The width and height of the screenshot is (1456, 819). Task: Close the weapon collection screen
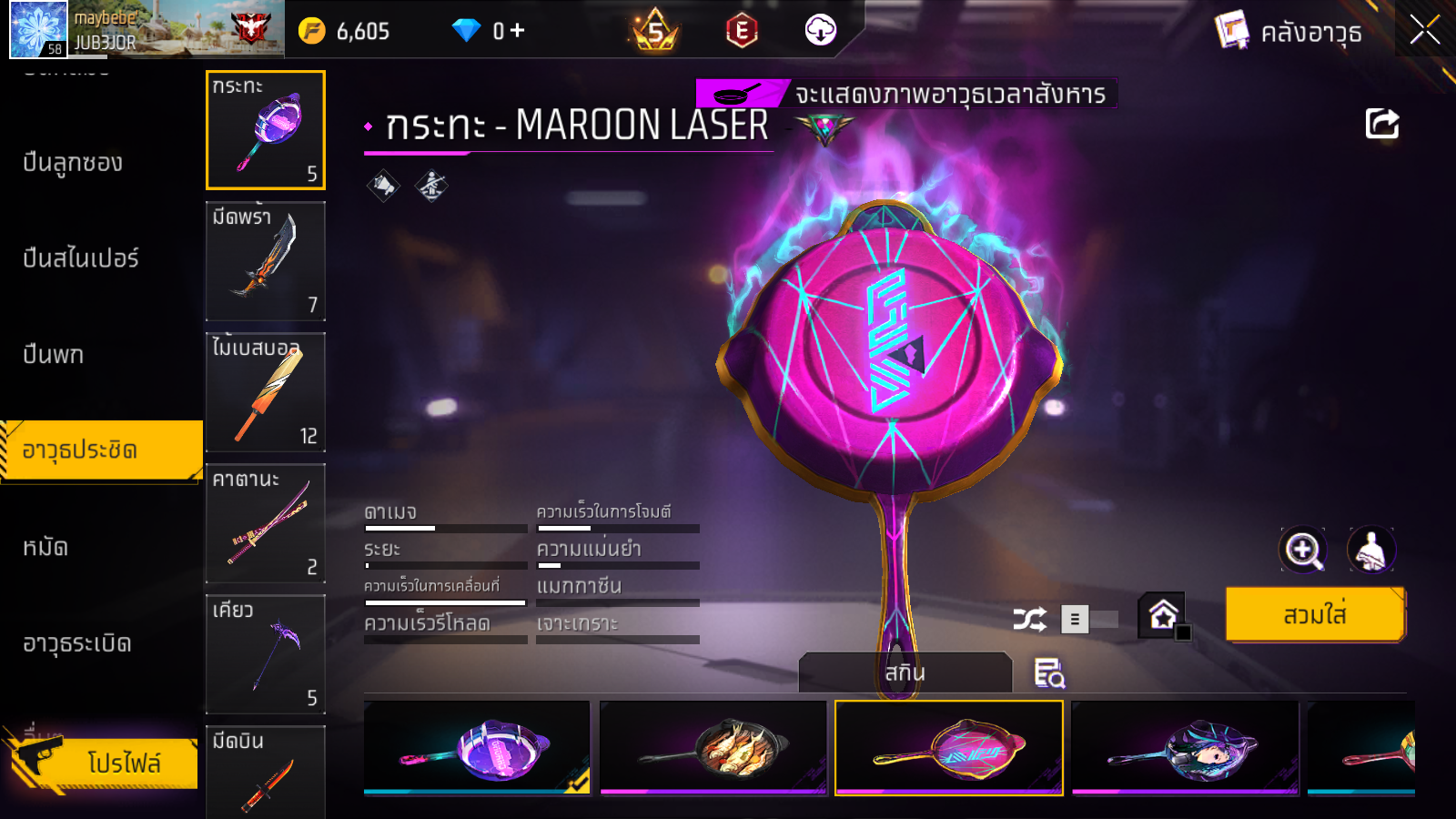click(x=1424, y=31)
